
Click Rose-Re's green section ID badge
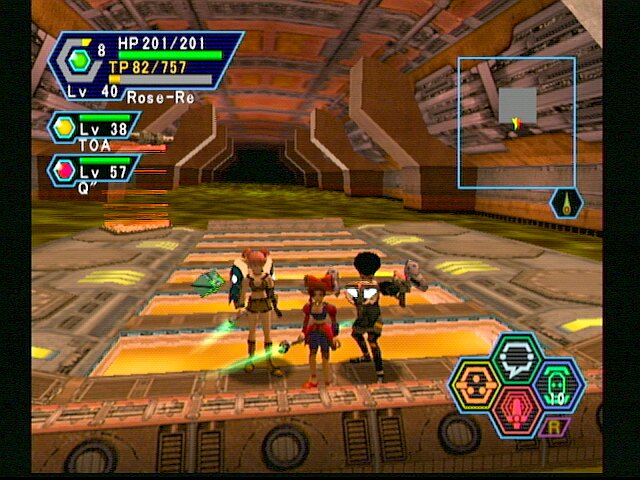(x=80, y=60)
